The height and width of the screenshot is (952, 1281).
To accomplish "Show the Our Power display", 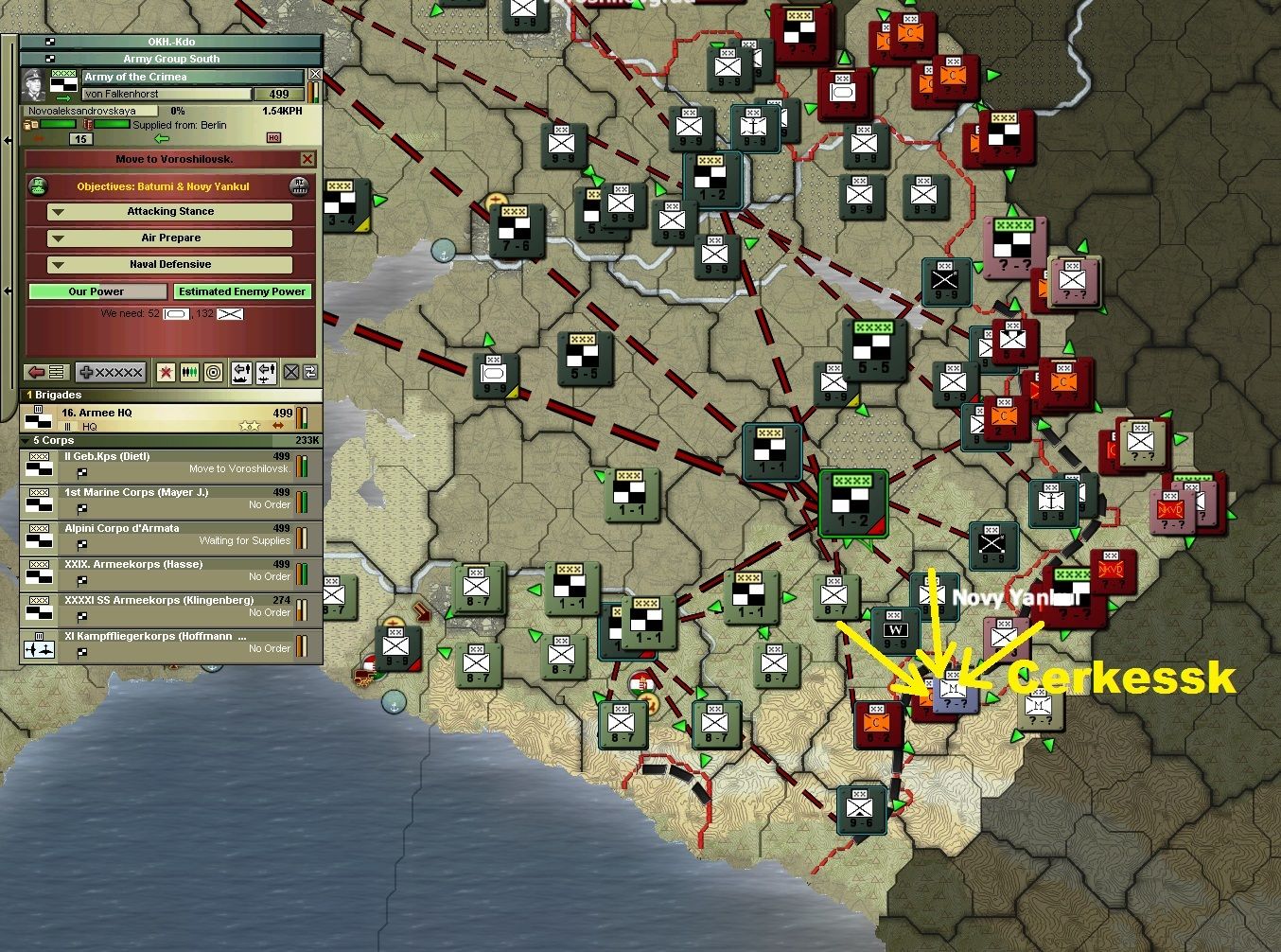I will [x=97, y=291].
